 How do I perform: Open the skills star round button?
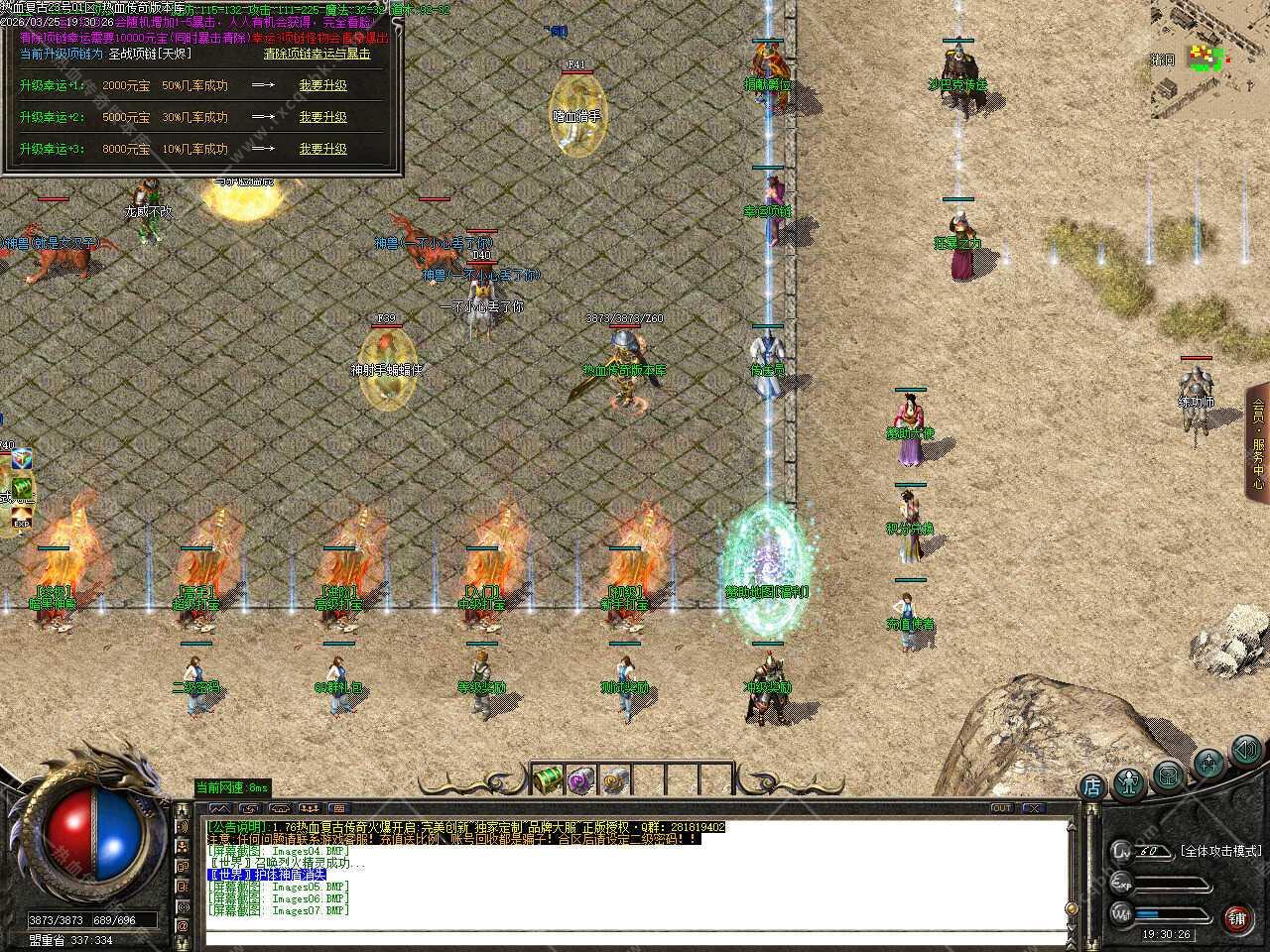click(x=1208, y=762)
